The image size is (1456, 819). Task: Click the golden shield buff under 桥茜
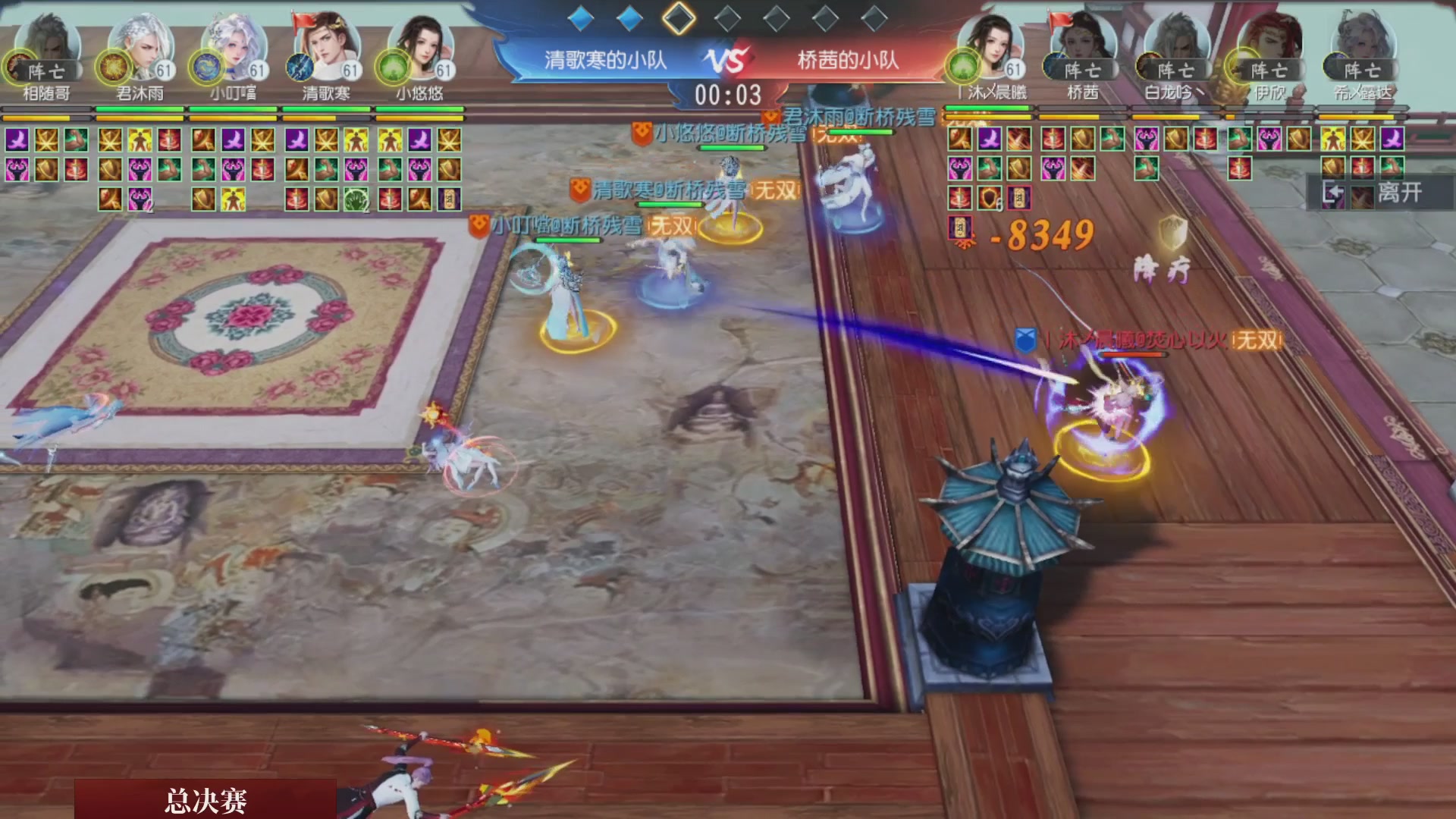pos(1083,140)
